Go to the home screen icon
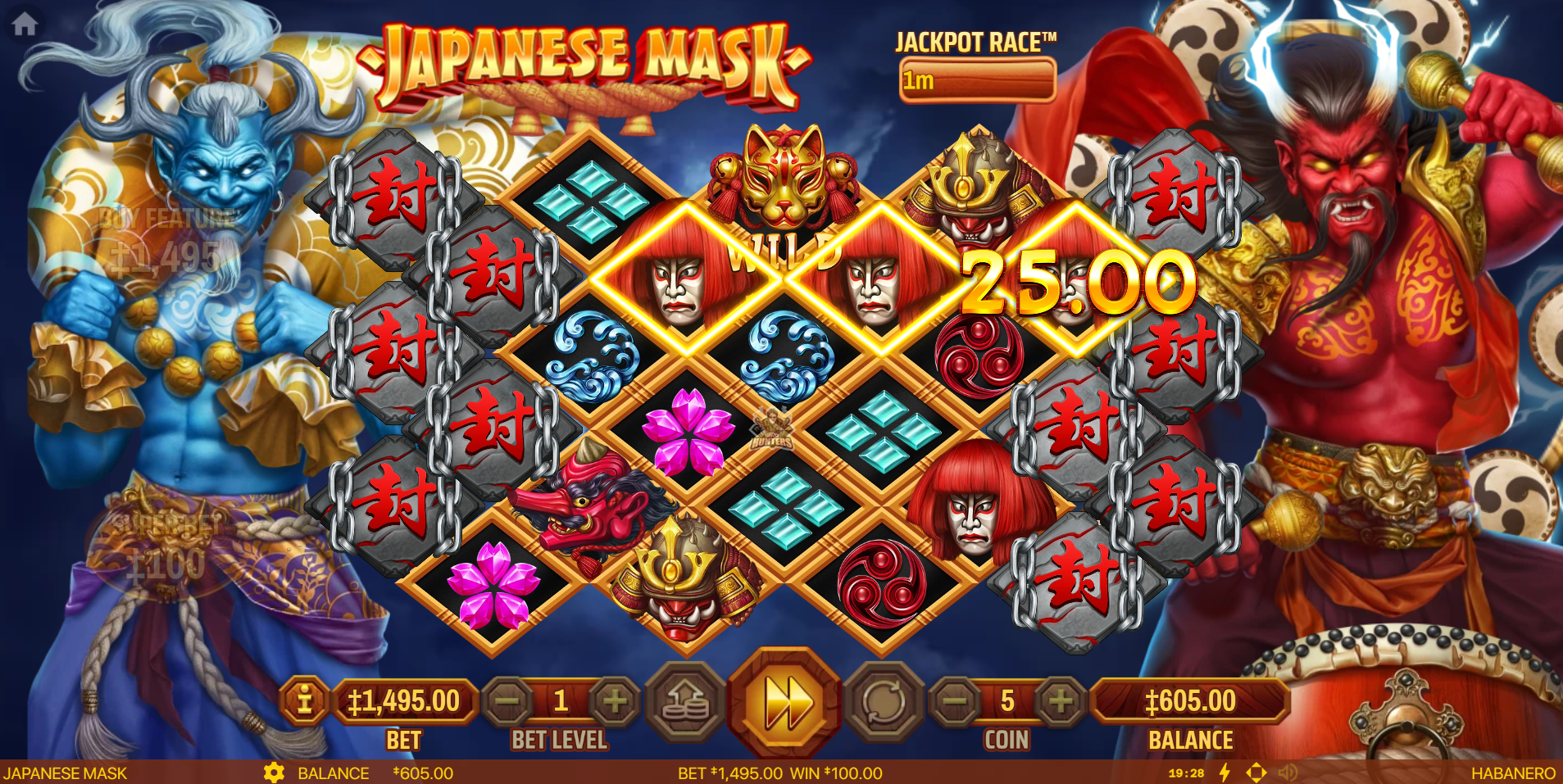This screenshot has width=1563, height=784. point(25,25)
